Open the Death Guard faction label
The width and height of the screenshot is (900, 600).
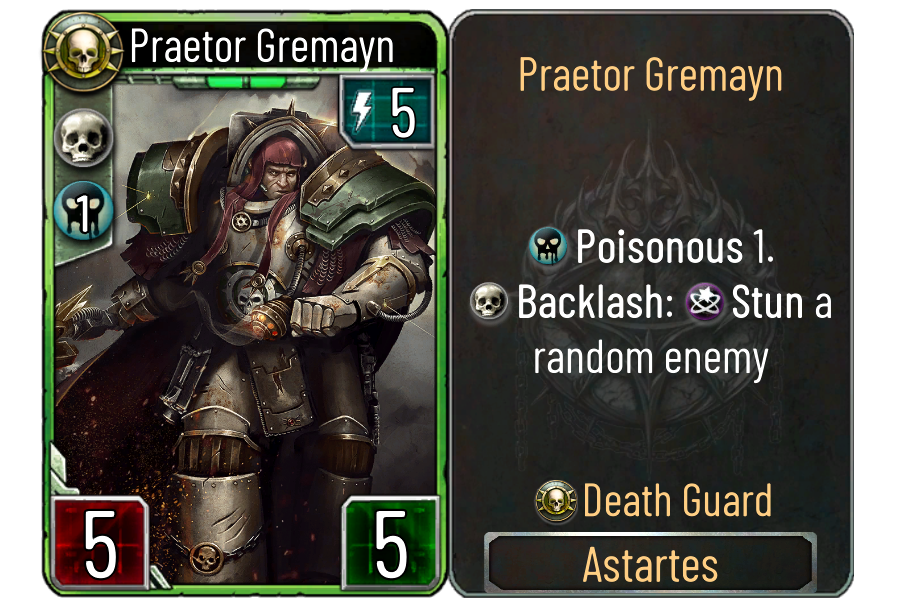pos(677,500)
